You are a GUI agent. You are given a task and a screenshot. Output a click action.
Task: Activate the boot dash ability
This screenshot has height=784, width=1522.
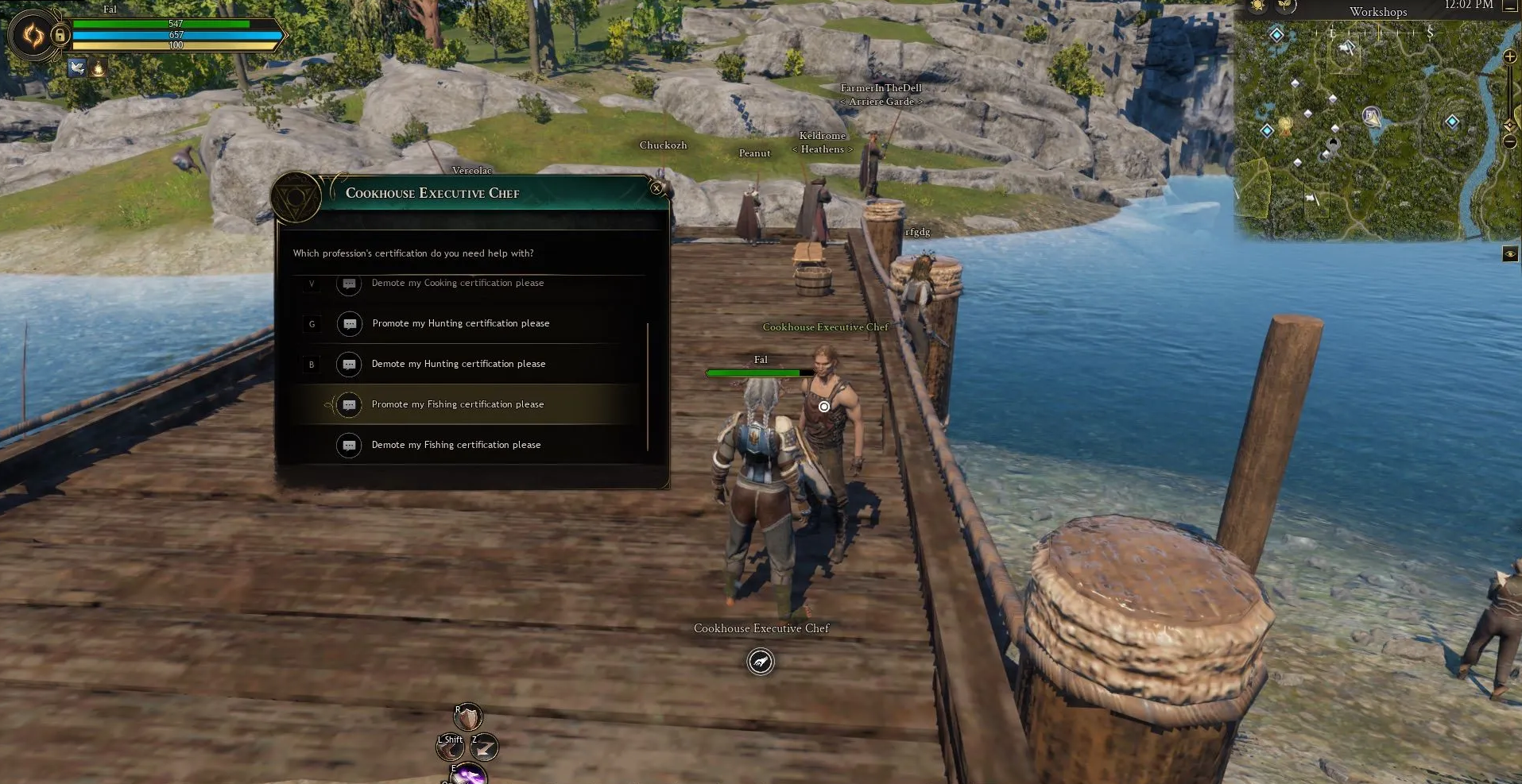451,747
